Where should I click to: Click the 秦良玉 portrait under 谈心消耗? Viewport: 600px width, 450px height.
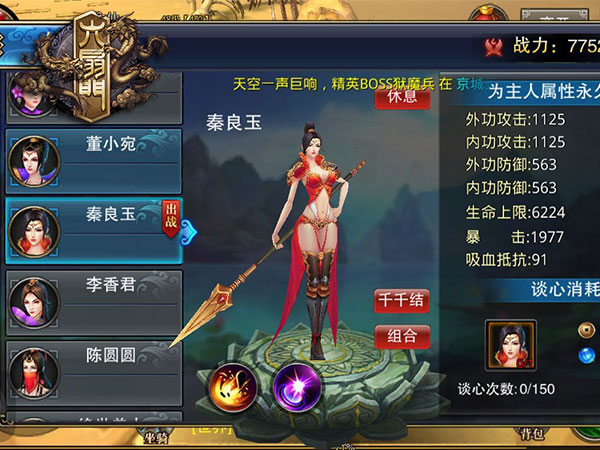(x=510, y=345)
